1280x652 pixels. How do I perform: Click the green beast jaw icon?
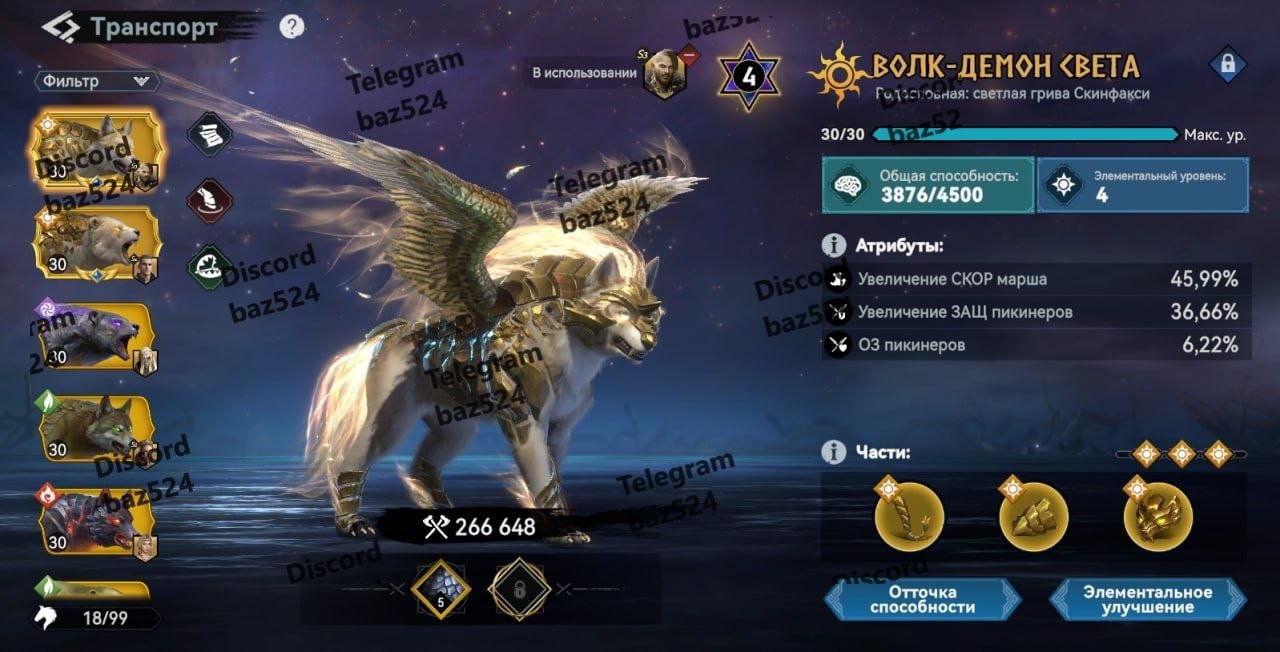(211, 267)
